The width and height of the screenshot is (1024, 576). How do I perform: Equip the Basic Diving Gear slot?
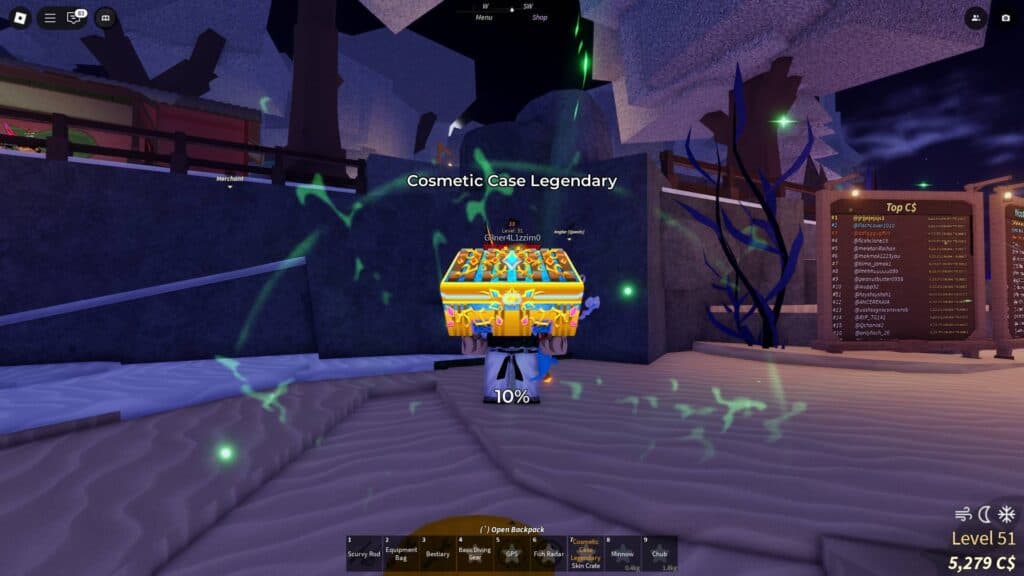click(x=475, y=553)
